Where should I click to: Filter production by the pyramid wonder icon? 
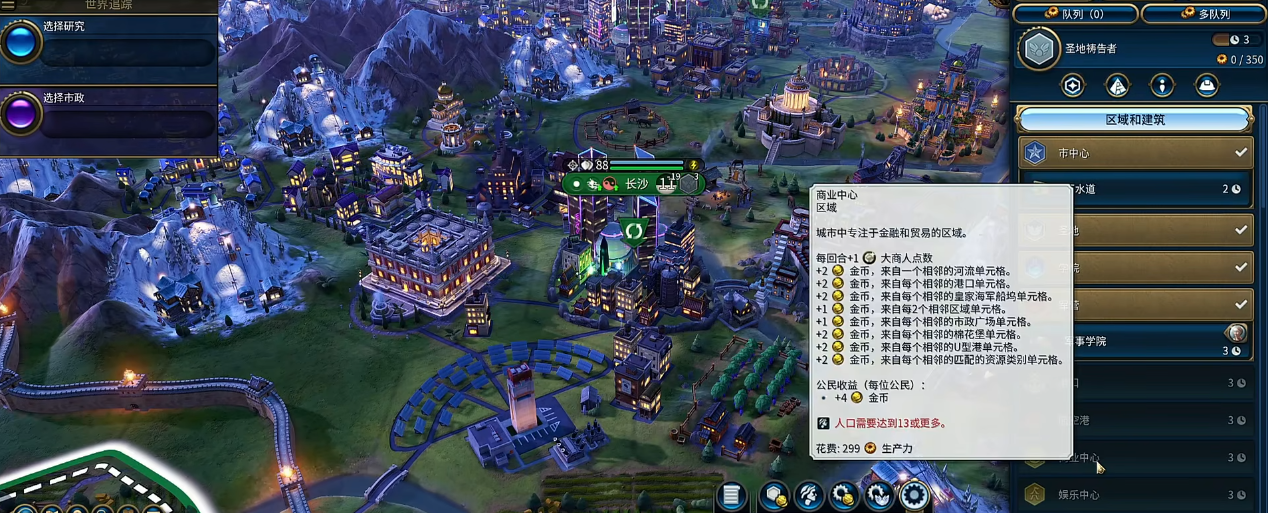point(1117,86)
